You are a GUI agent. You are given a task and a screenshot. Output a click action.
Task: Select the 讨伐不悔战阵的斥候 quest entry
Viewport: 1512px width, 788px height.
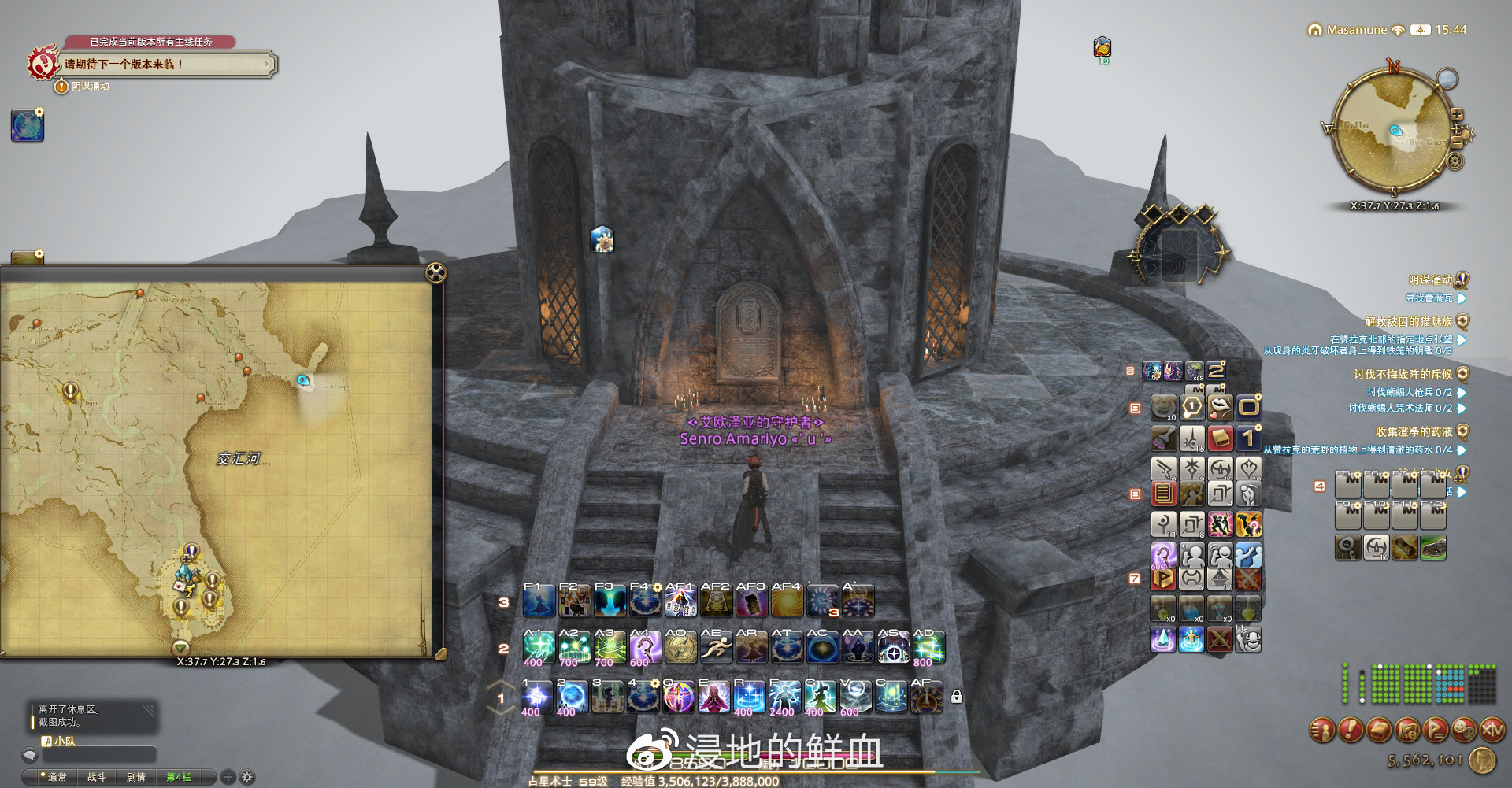click(x=1403, y=375)
